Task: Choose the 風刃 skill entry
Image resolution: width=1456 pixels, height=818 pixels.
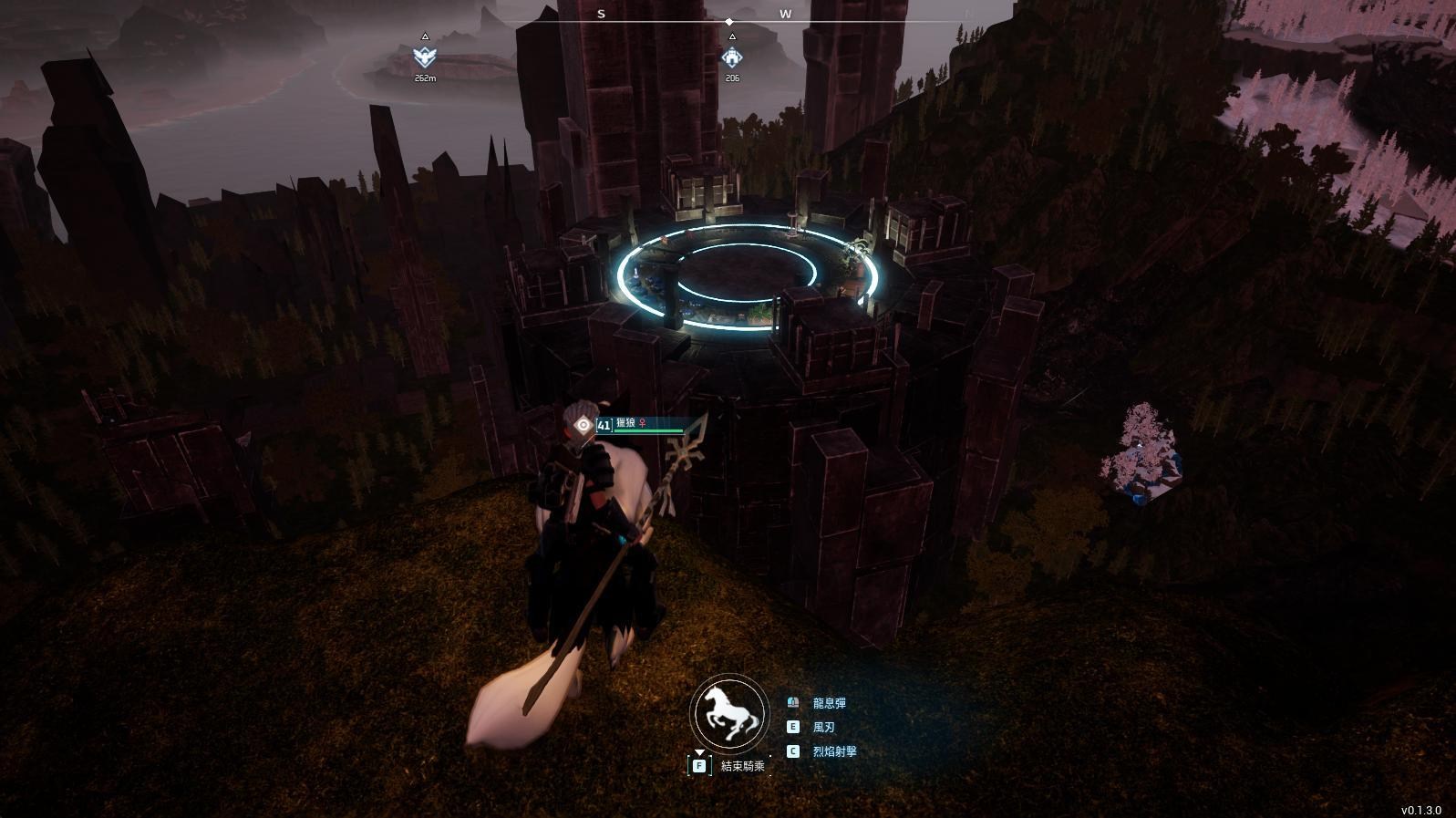Action: pos(822,727)
